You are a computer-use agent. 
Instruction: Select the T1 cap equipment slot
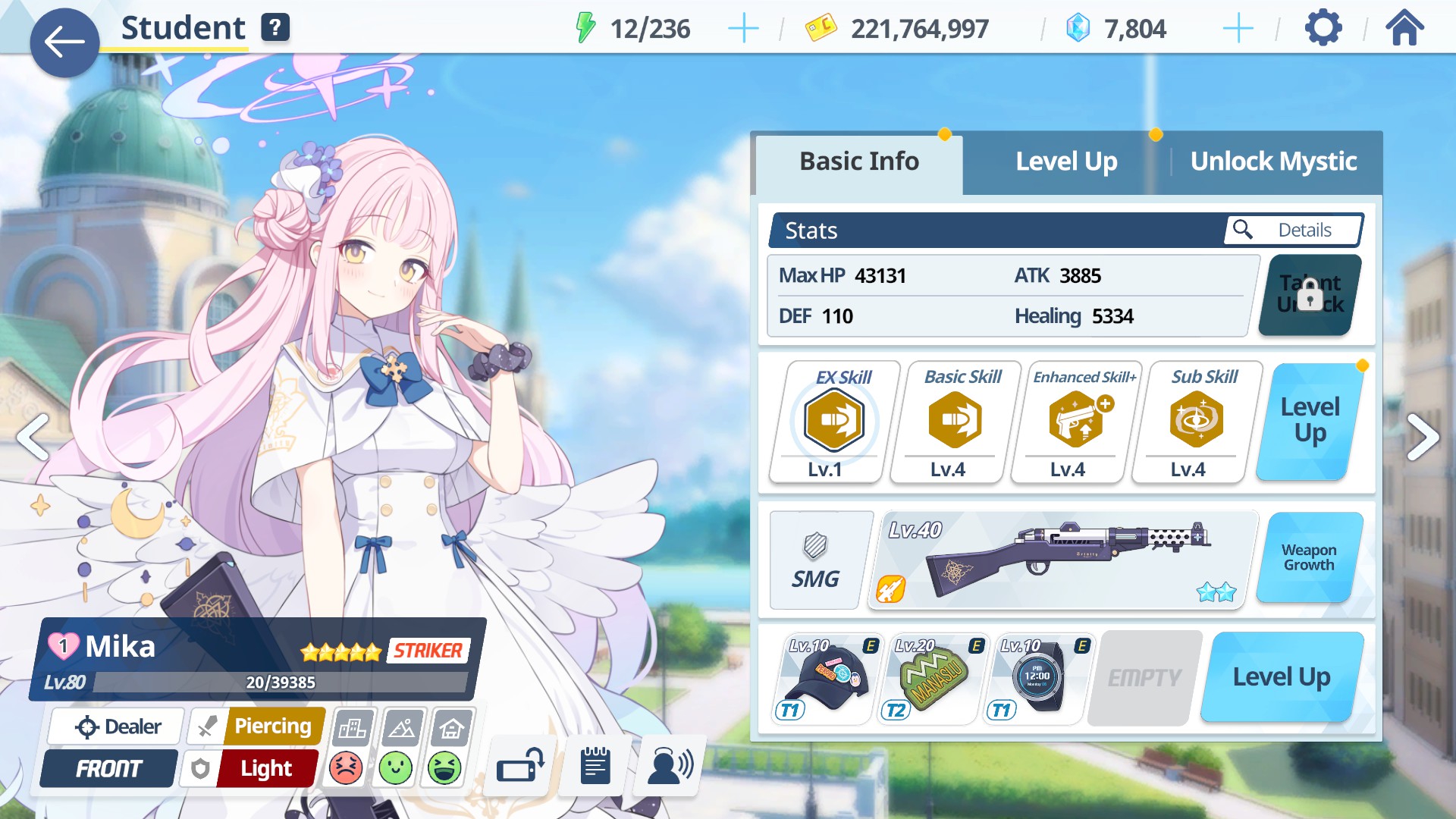coord(826,677)
